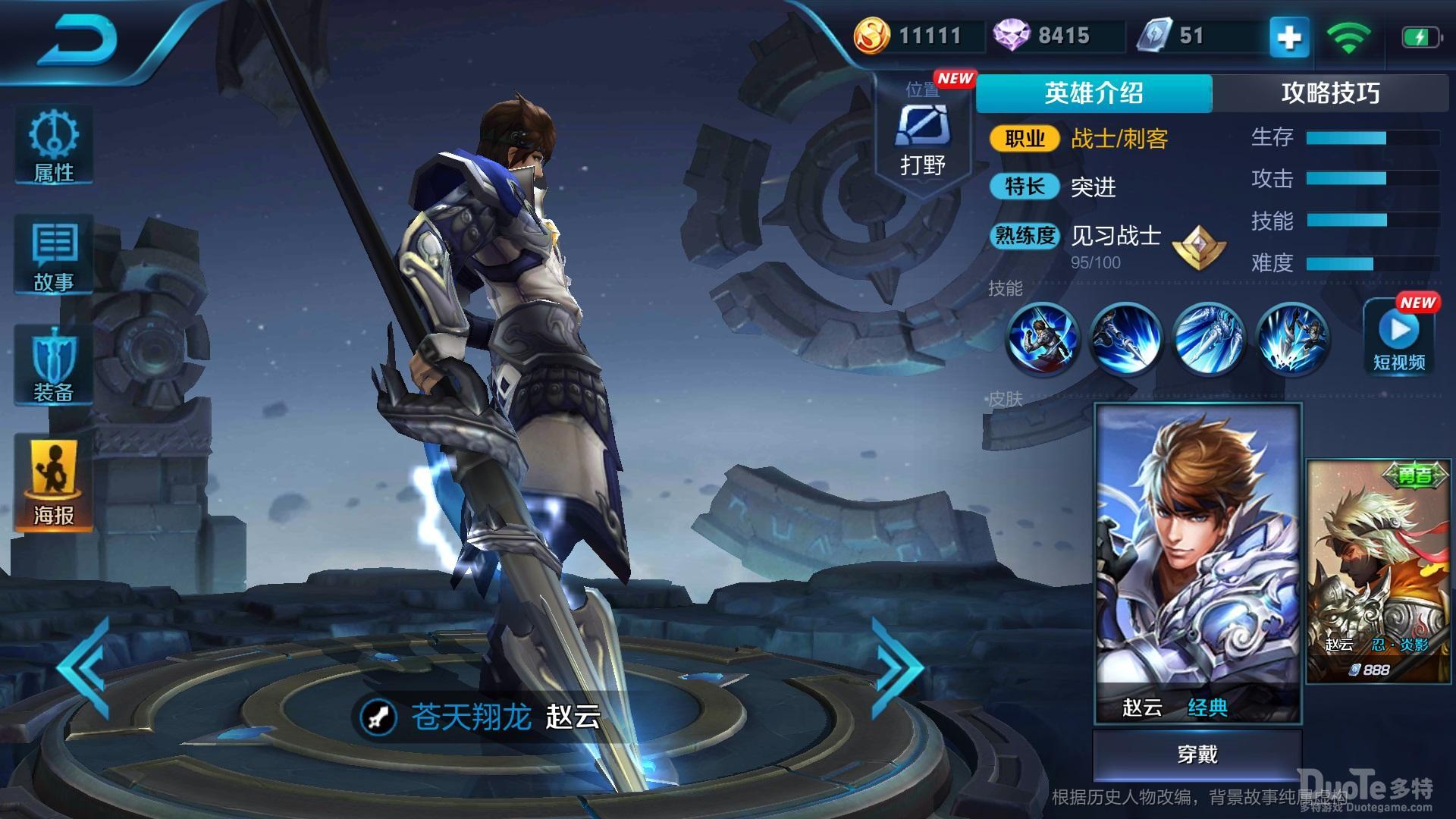Viewport: 1456px width, 819px height.
Task: Switch to the 攻略技巧 tab
Action: 1330,93
